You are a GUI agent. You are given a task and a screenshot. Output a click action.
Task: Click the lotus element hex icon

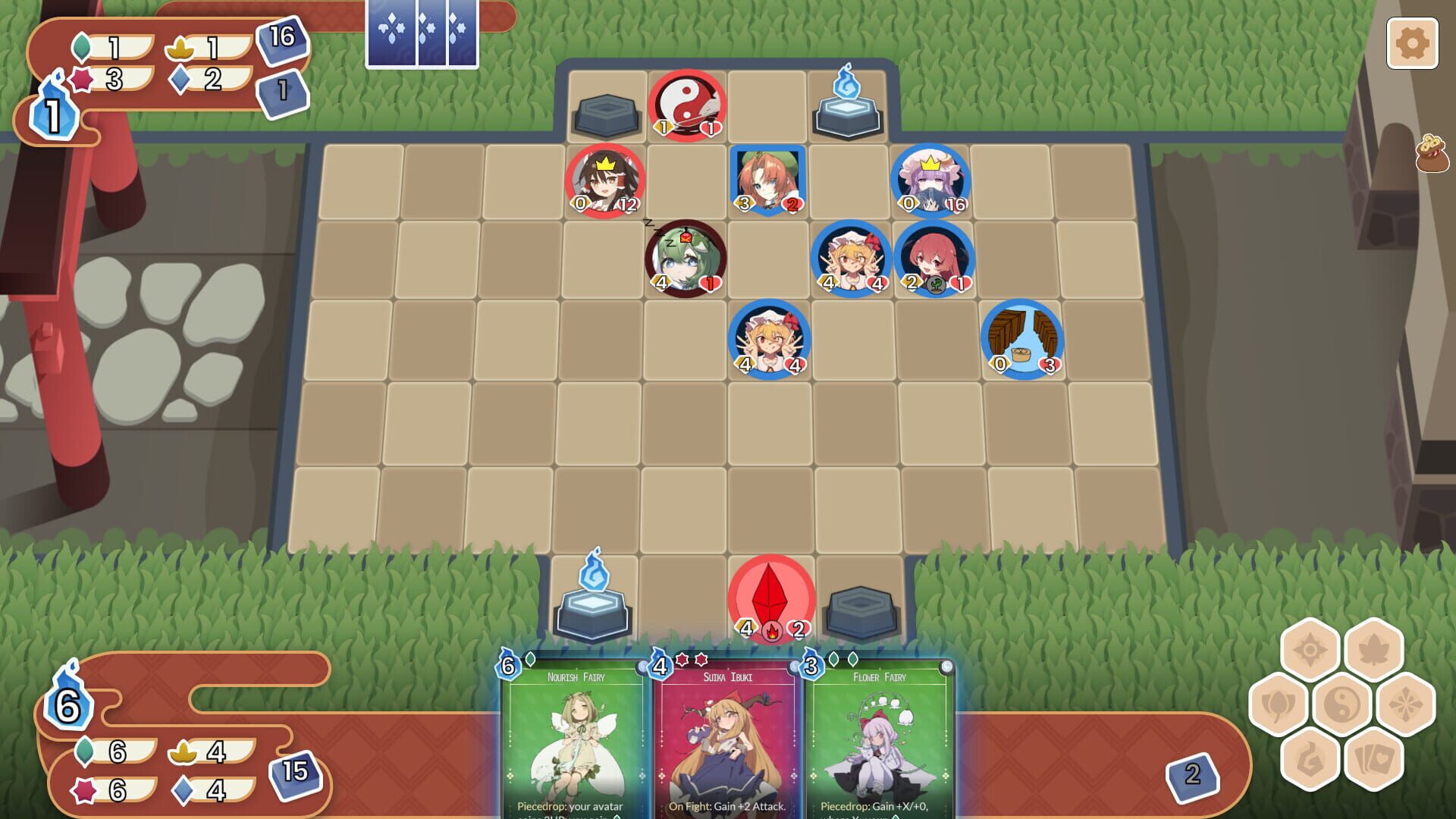[1279, 704]
